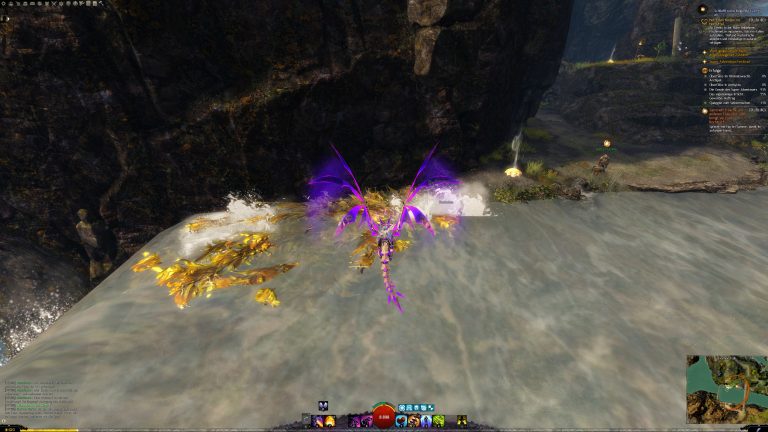The height and width of the screenshot is (432, 768).
Task: Activate the orange flame weapon skill
Action: point(331,421)
